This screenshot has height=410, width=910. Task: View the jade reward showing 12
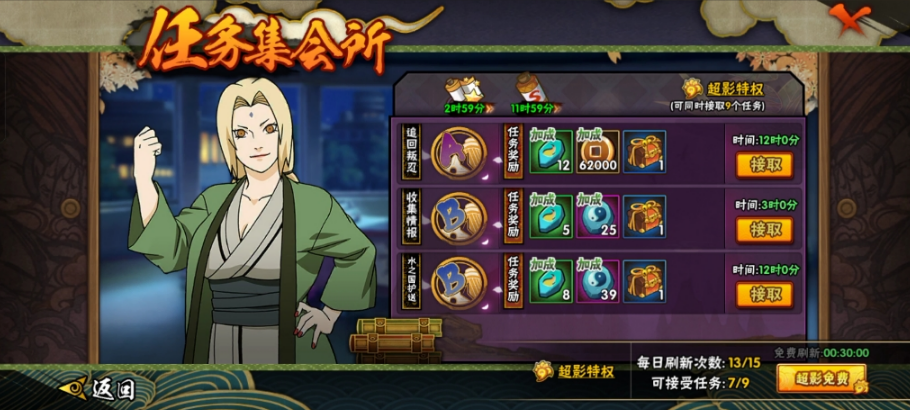[551, 152]
